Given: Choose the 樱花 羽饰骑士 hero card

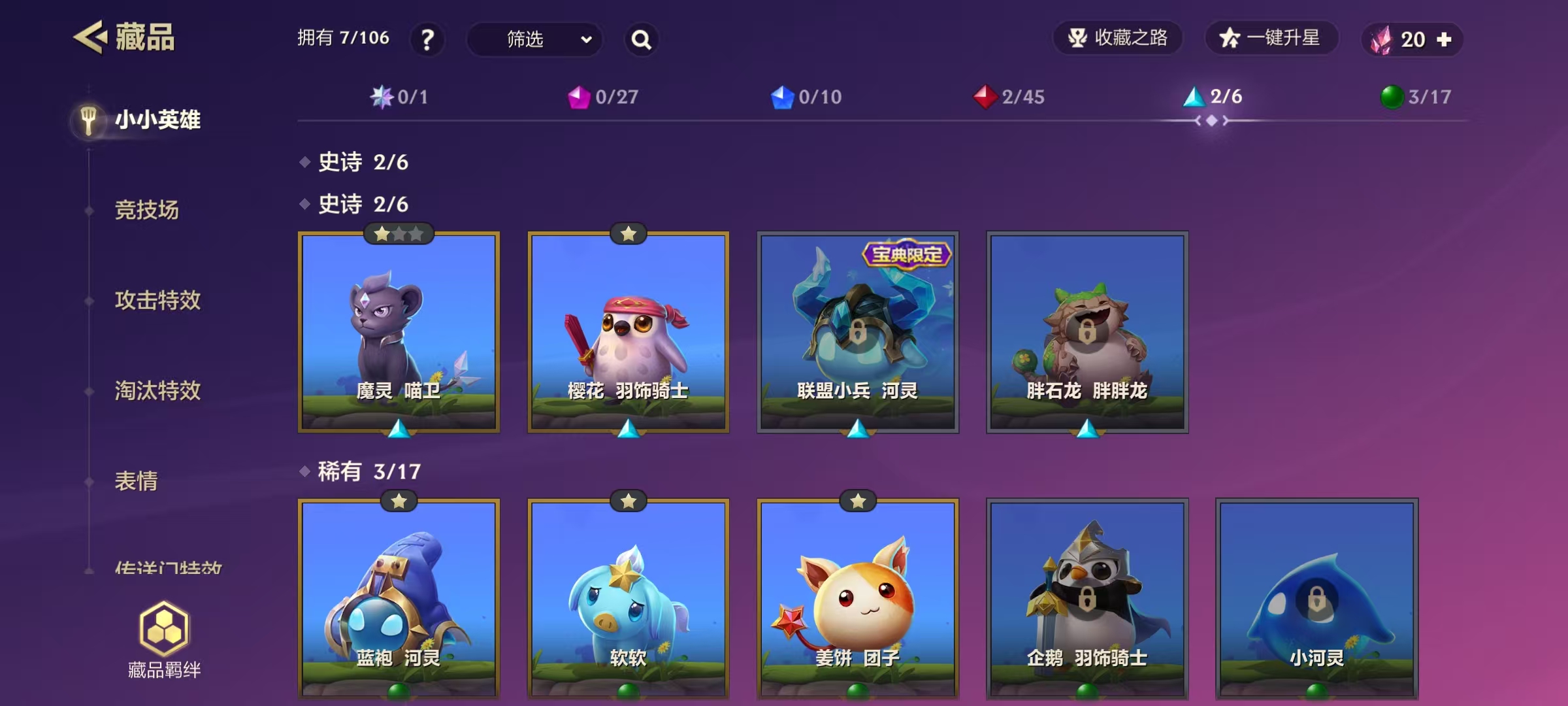Looking at the screenshot, I should (x=628, y=332).
